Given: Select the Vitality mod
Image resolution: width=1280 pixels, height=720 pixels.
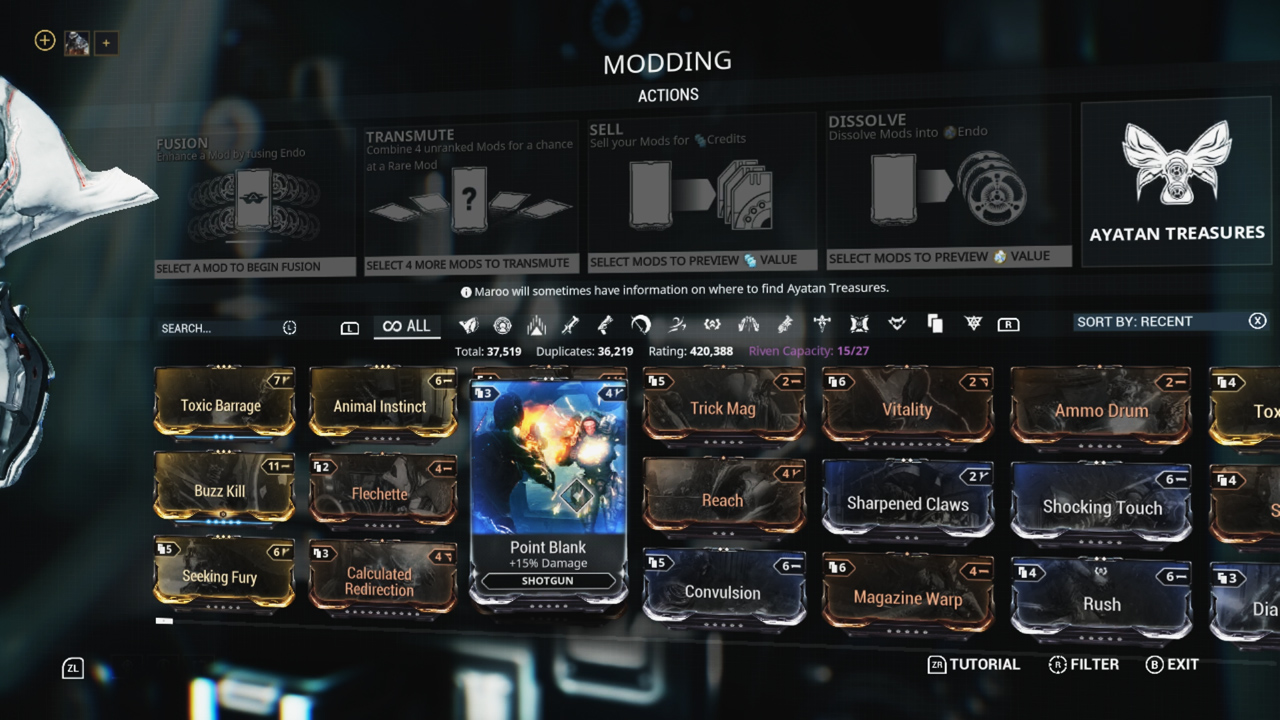Looking at the screenshot, I should pos(907,407).
